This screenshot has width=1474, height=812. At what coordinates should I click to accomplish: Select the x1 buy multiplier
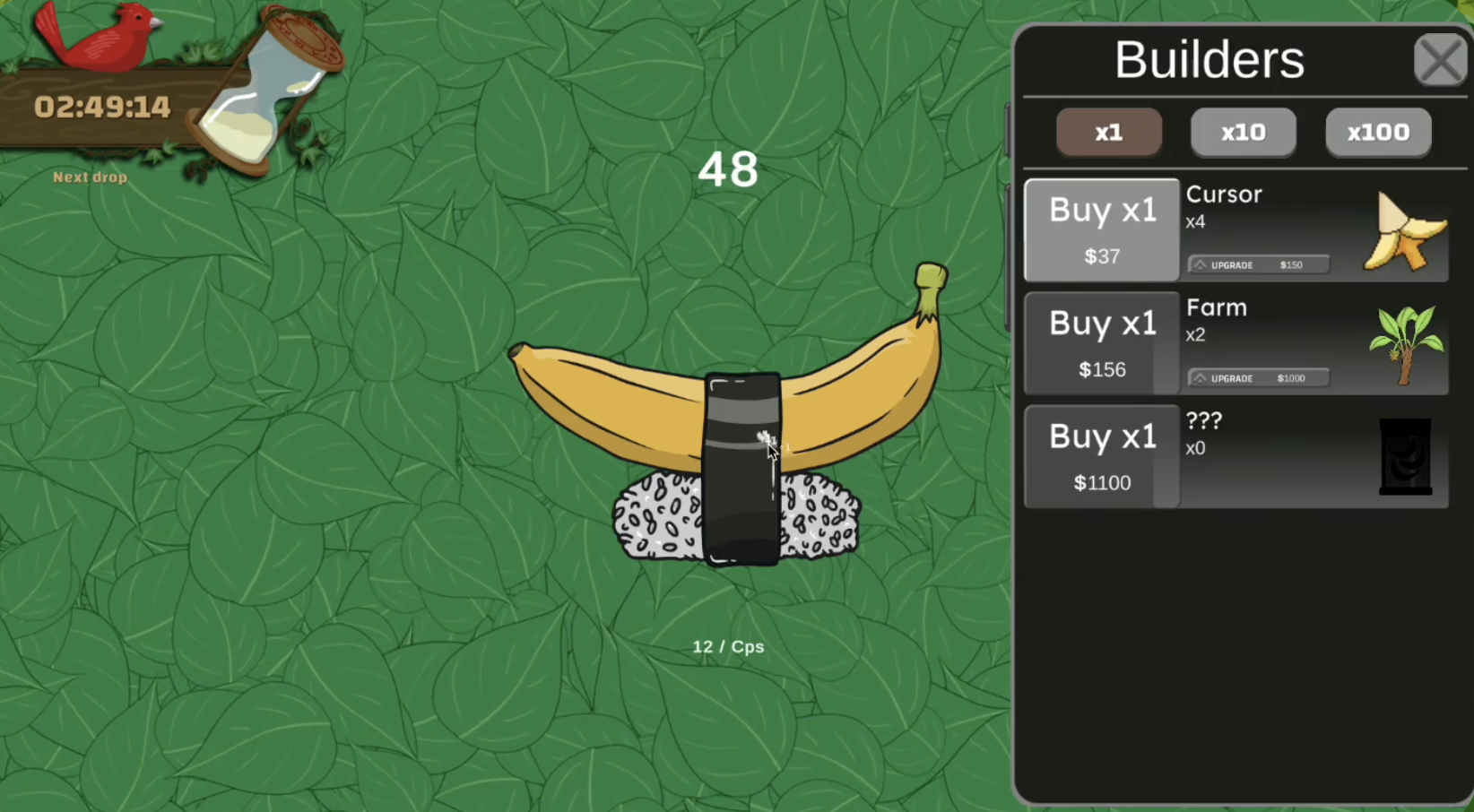click(1109, 132)
